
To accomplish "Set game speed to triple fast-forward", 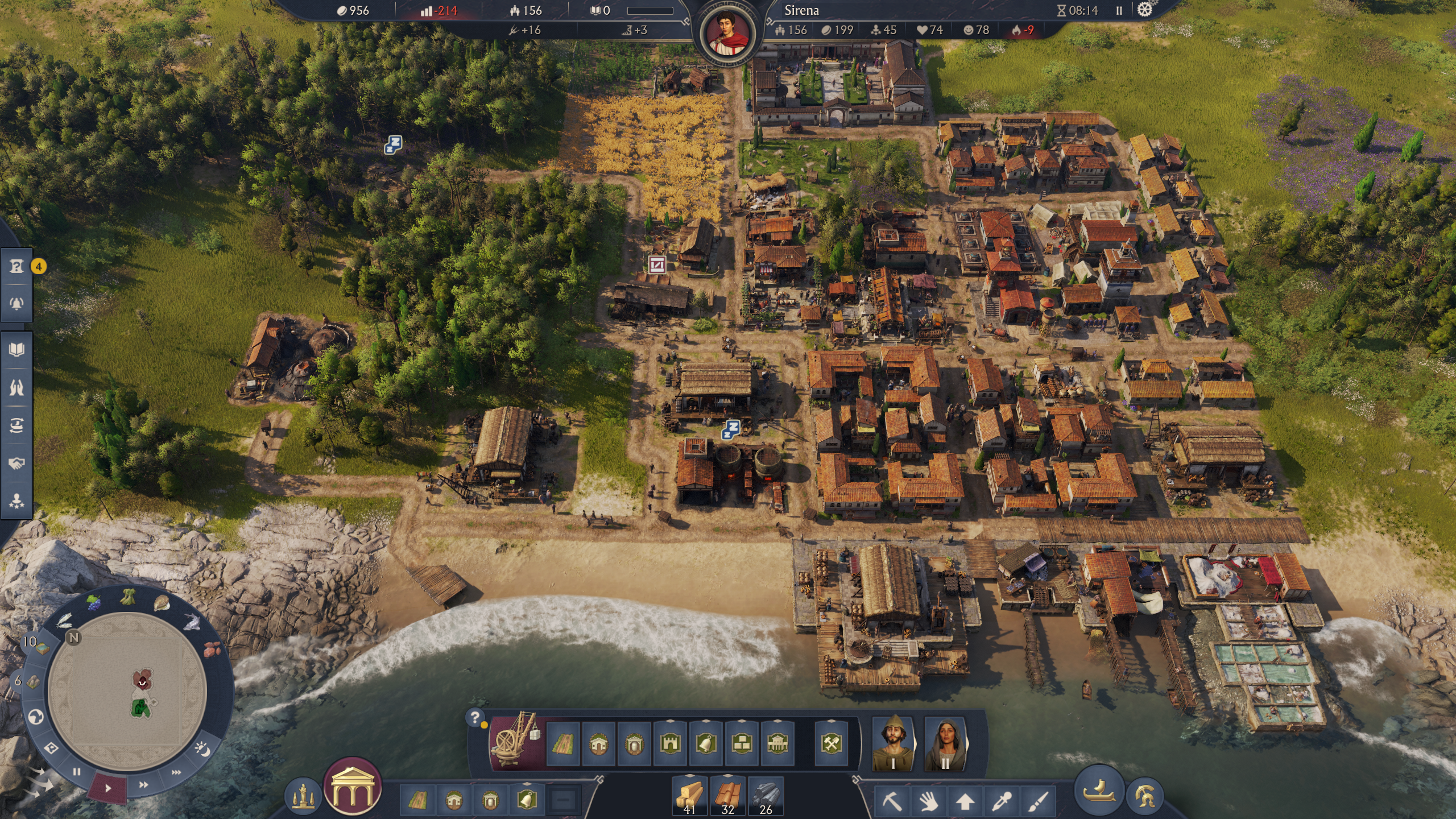I will click(176, 772).
